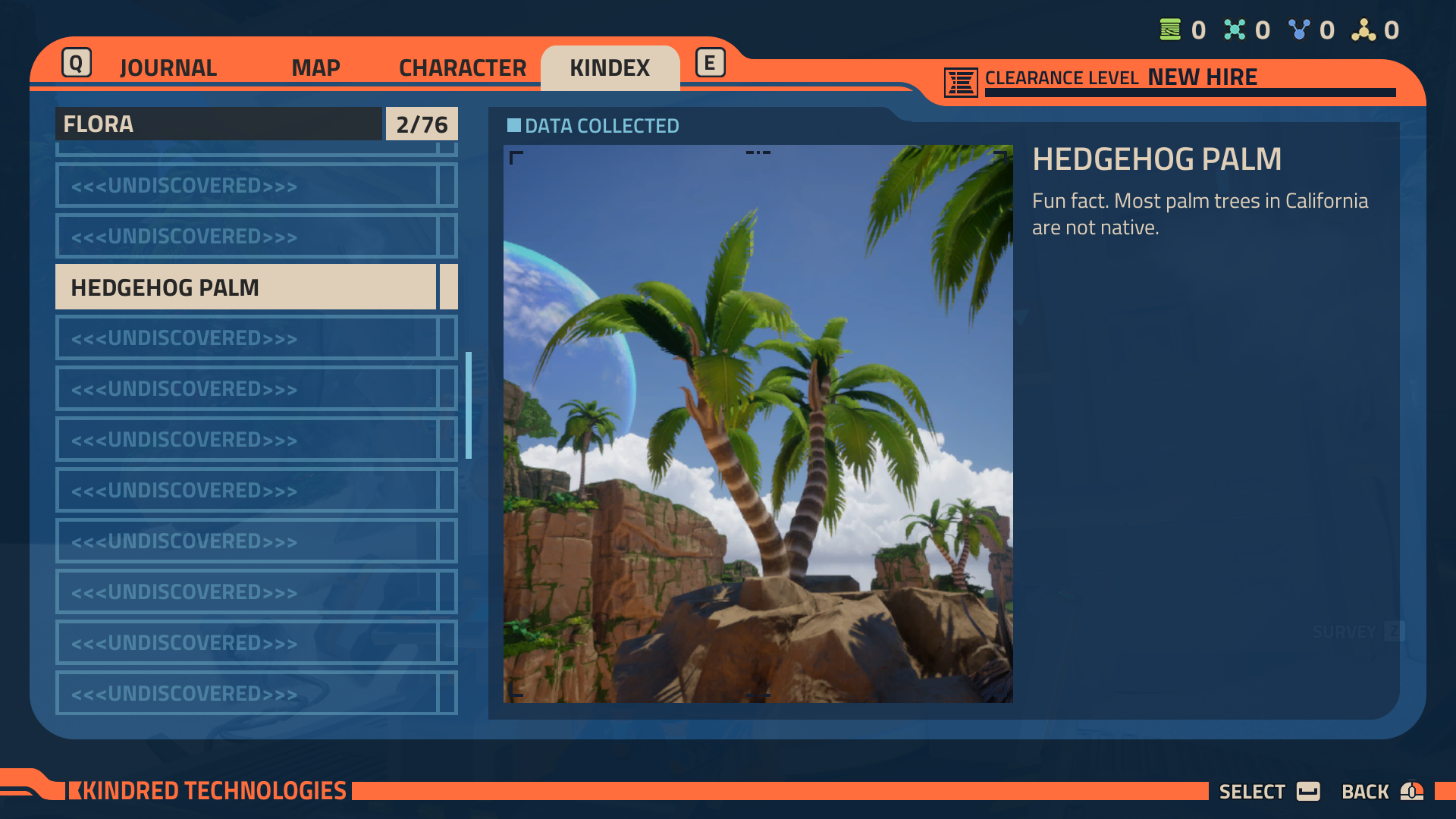Viewport: 1456px width, 819px height.
Task: Choose the Hedgehog Palm entry
Action: click(246, 287)
